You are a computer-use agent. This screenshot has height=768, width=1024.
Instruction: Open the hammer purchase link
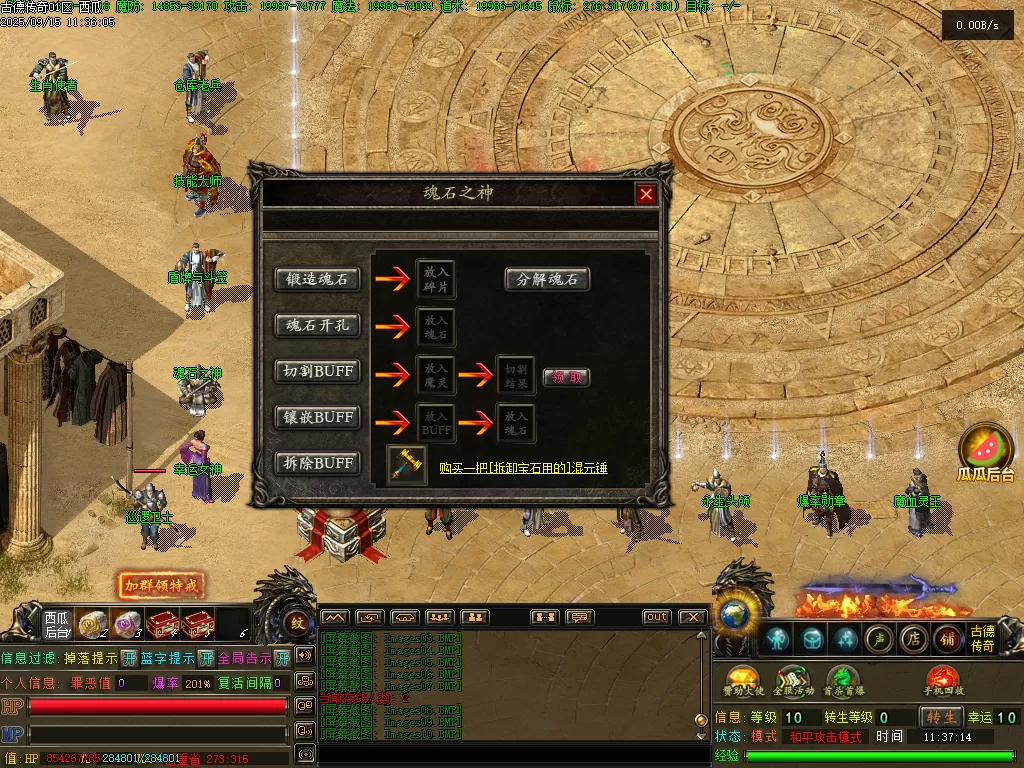[x=523, y=468]
